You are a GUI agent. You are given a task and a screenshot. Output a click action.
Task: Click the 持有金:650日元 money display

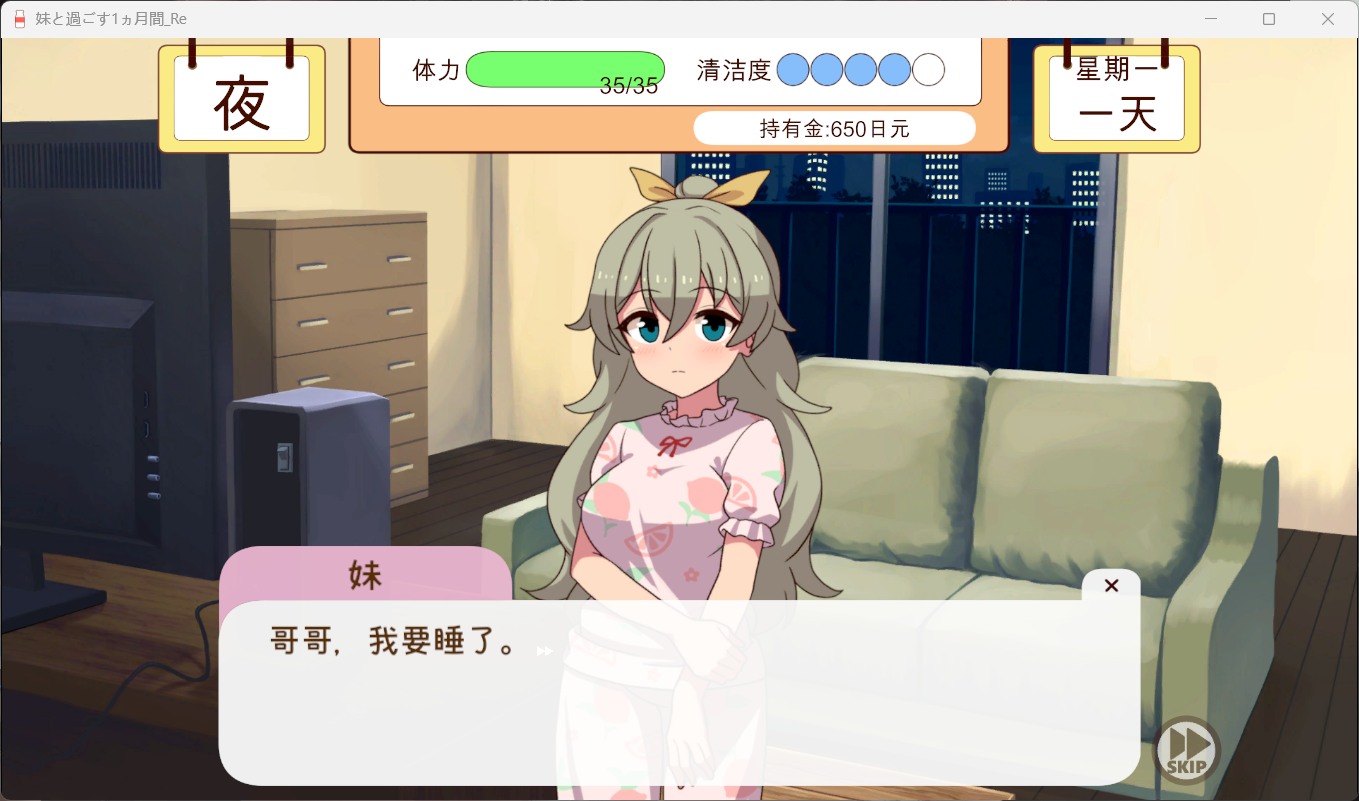834,128
